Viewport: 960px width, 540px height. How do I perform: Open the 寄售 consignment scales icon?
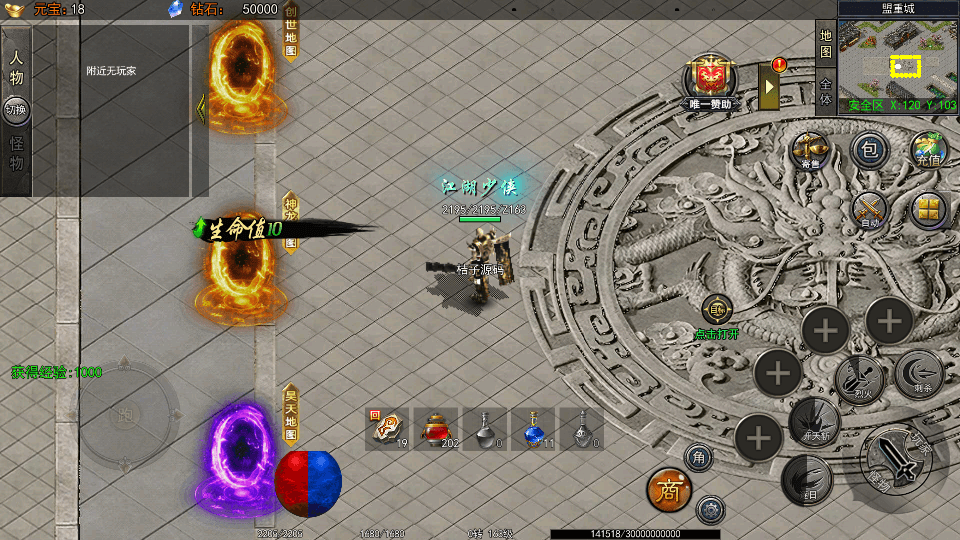810,150
